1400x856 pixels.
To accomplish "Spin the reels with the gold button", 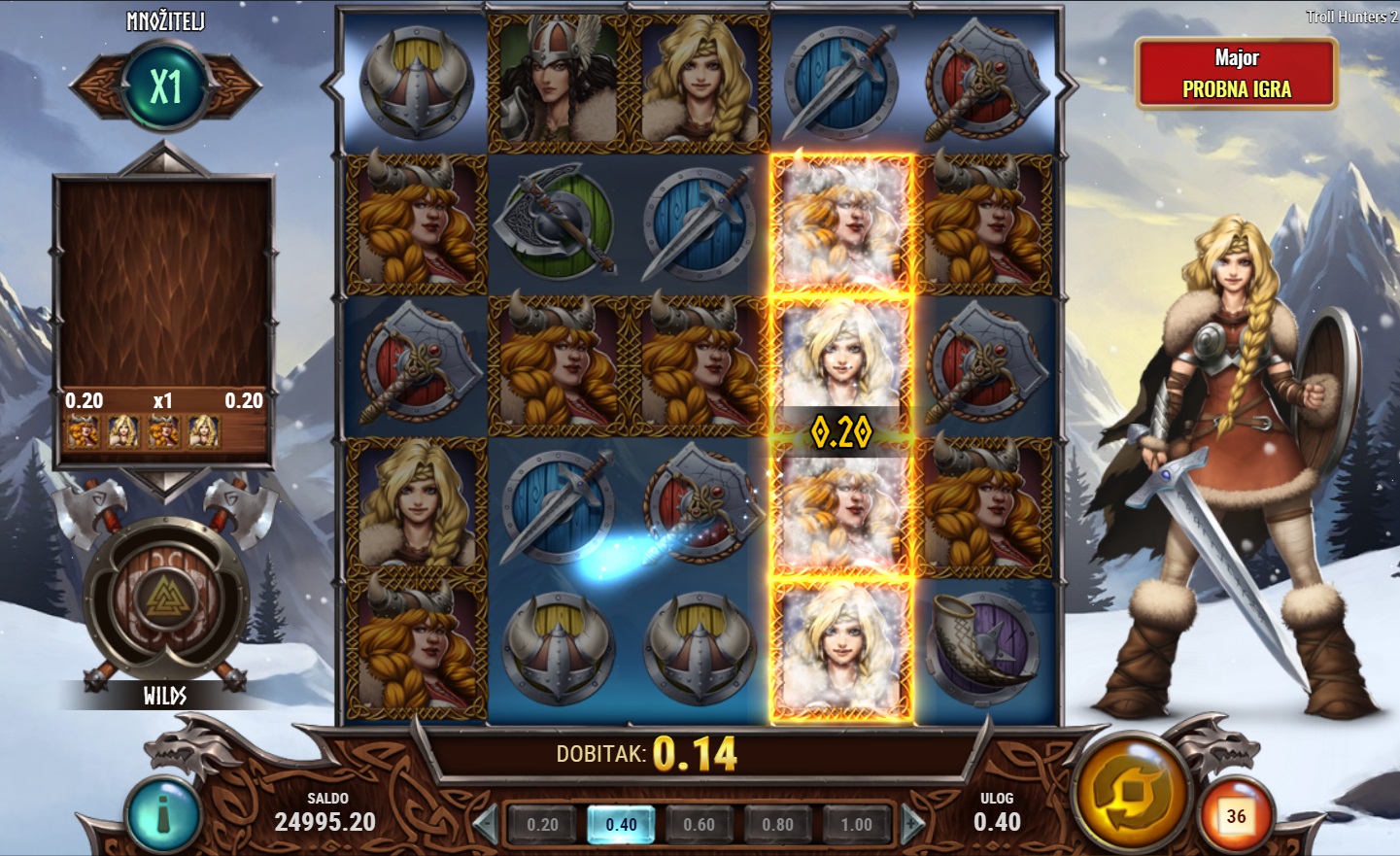I will click(1130, 794).
